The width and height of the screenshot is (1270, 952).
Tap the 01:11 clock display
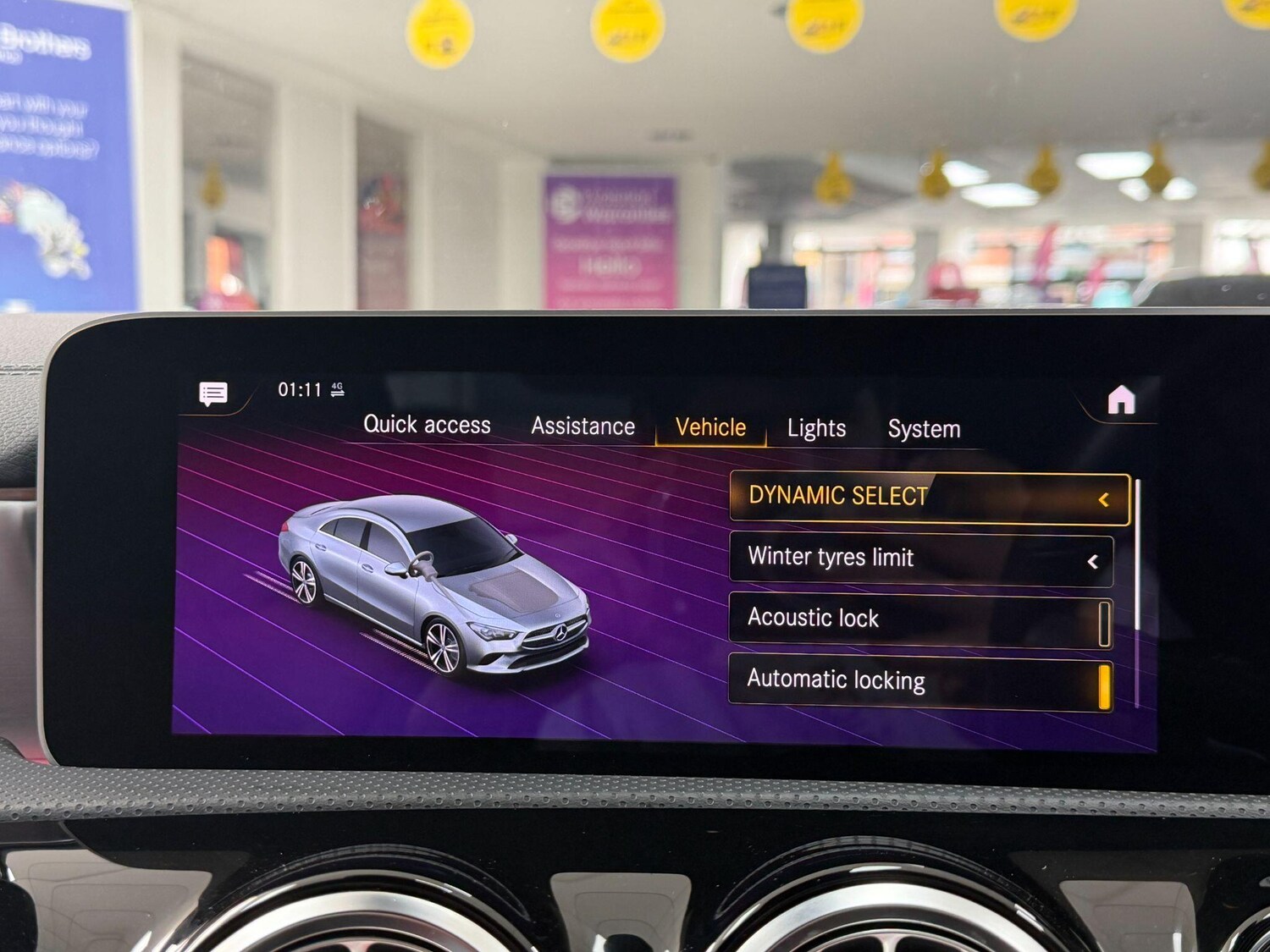(x=298, y=388)
